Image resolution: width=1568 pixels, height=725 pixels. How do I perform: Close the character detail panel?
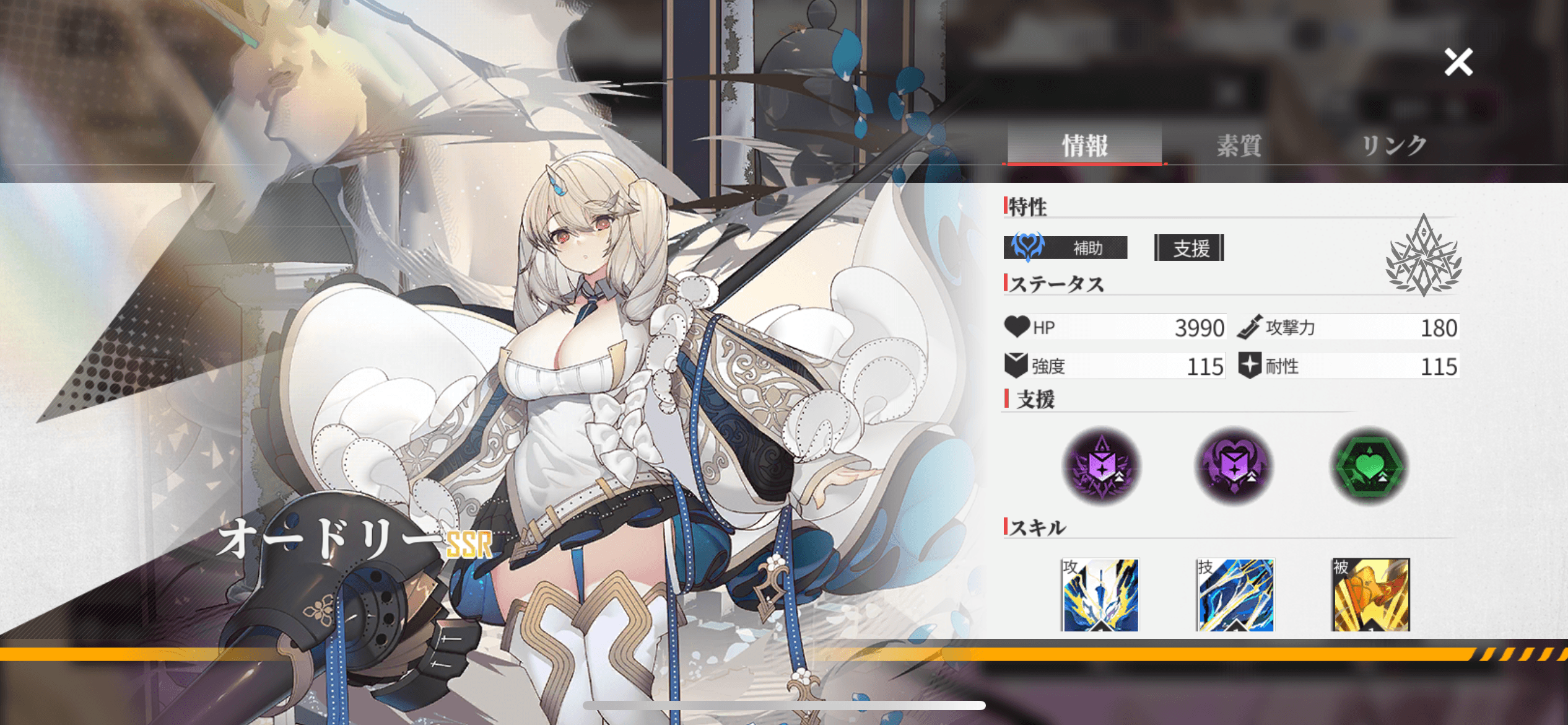click(1458, 62)
